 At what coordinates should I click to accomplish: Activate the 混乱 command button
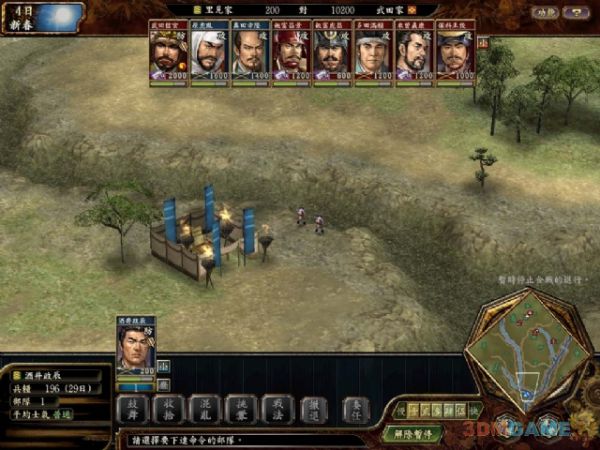[204, 408]
